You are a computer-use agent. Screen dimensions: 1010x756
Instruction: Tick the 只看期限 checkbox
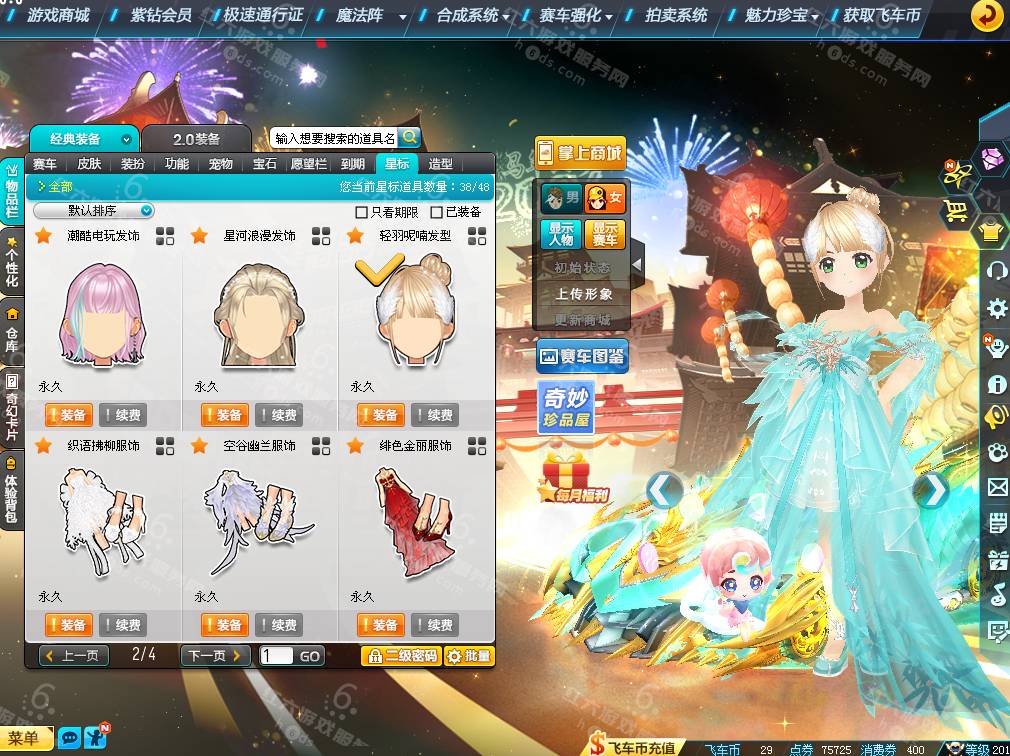(x=362, y=212)
